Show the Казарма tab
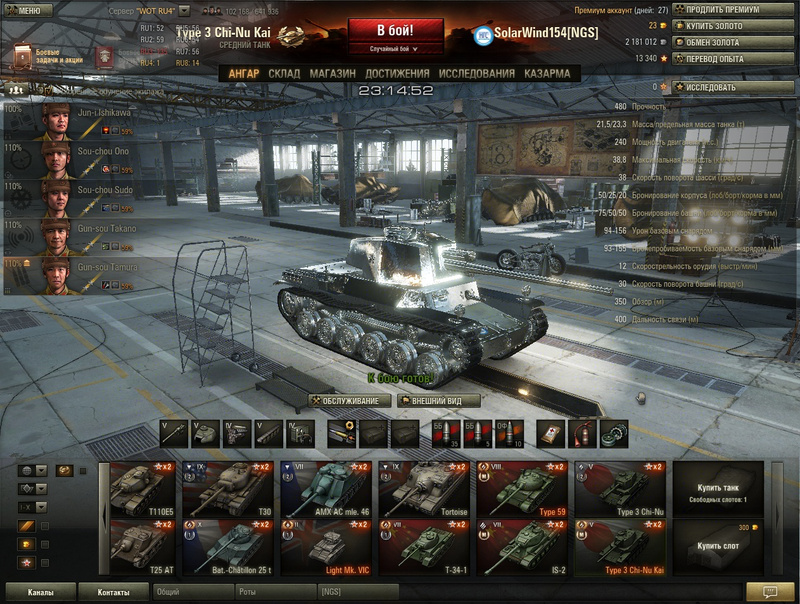Screen dimensions: 800x604 coord(547,74)
